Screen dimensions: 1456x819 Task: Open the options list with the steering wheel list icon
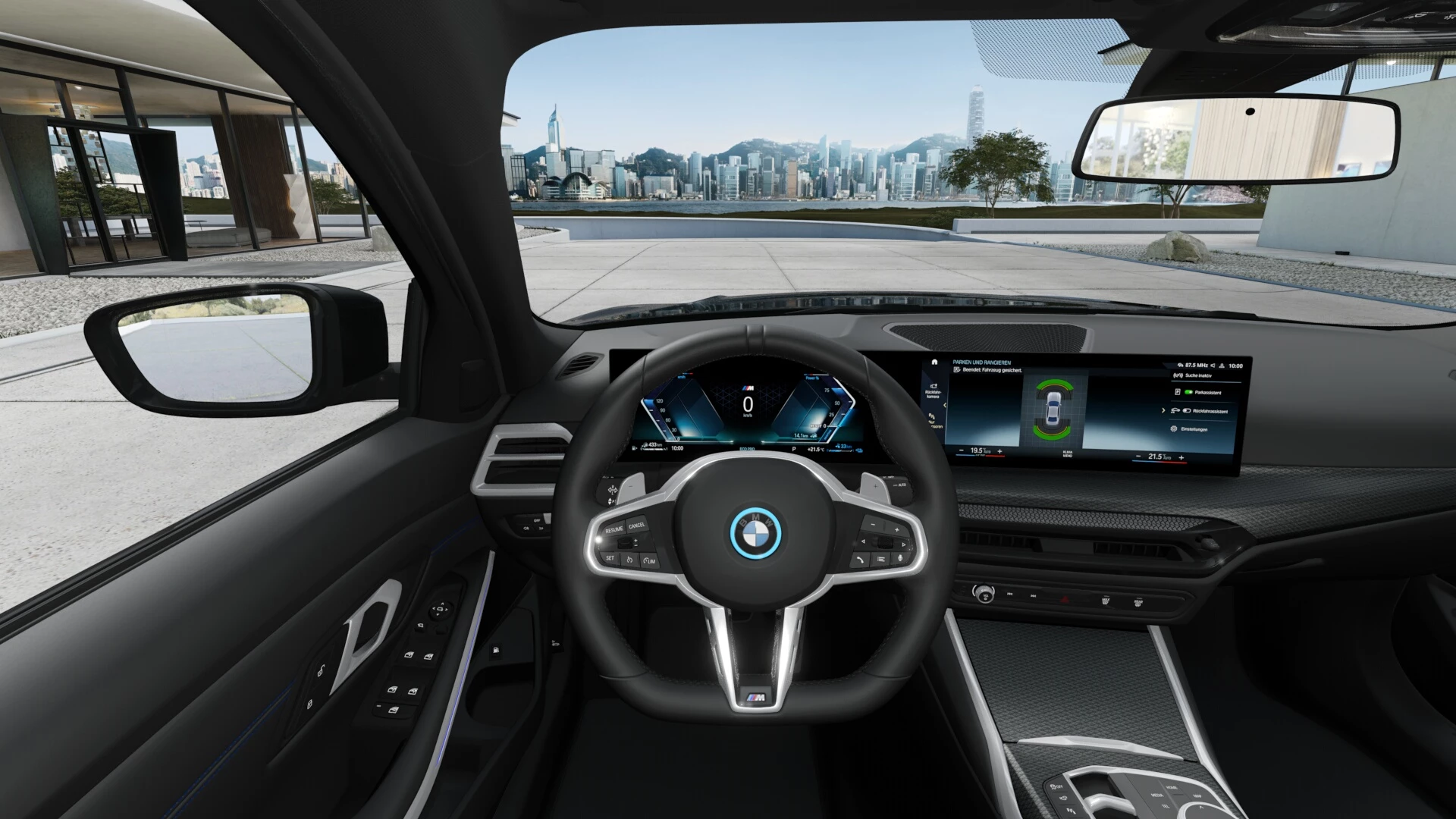tap(881, 559)
